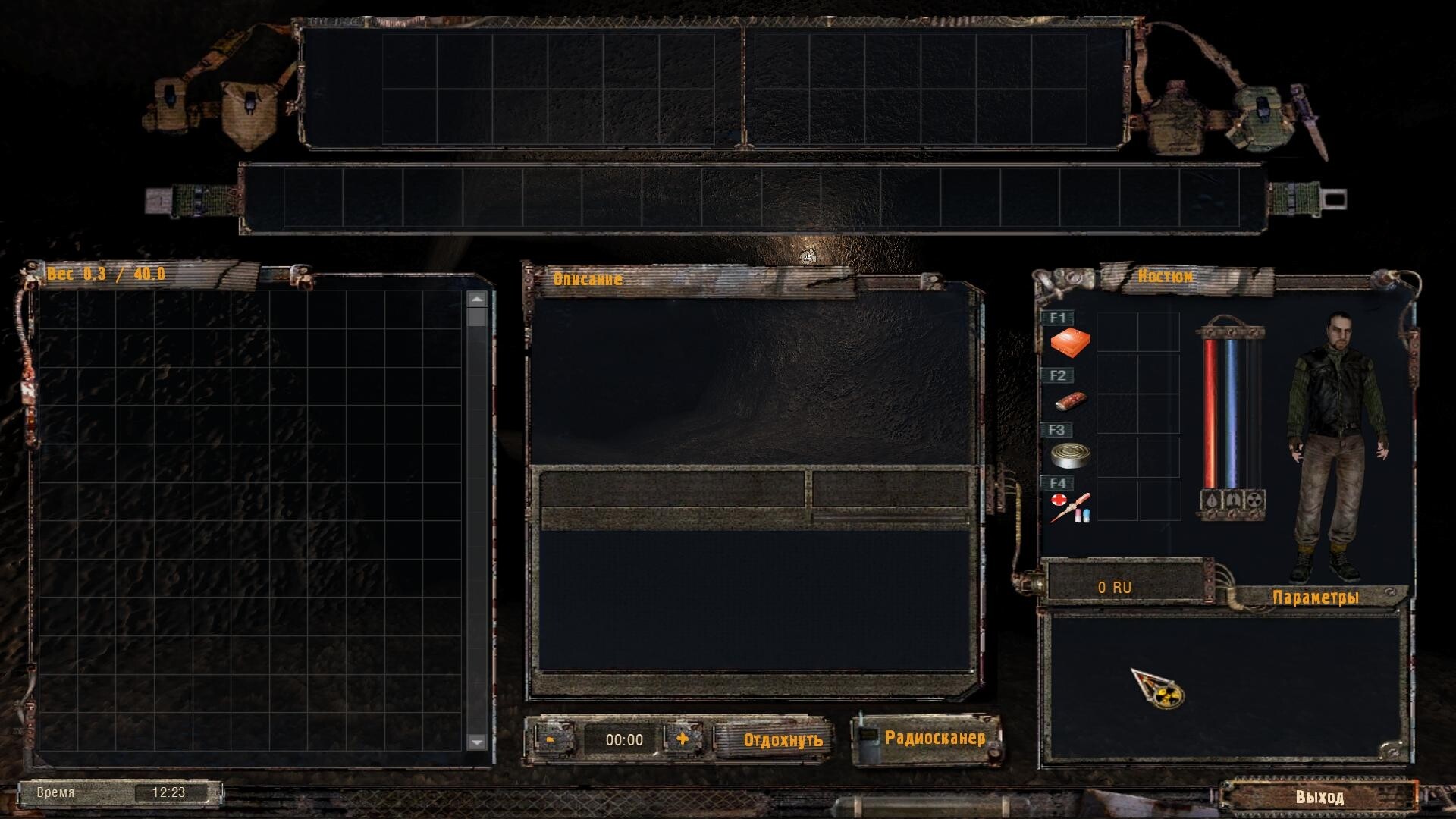Select the medical supplies in F4 slot
Image resolution: width=1456 pixels, height=819 pixels.
[1070, 507]
